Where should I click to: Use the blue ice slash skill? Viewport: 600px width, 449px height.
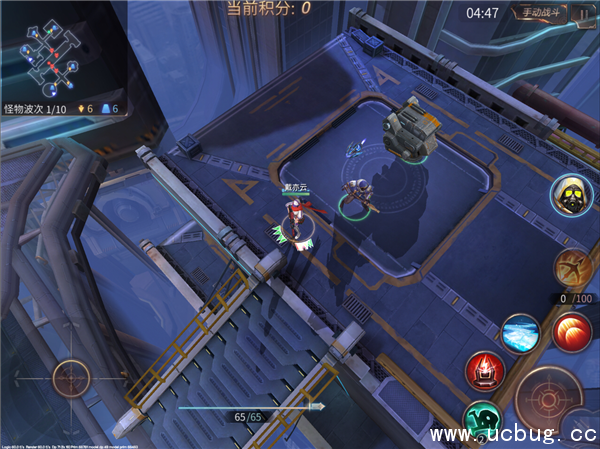click(x=520, y=332)
